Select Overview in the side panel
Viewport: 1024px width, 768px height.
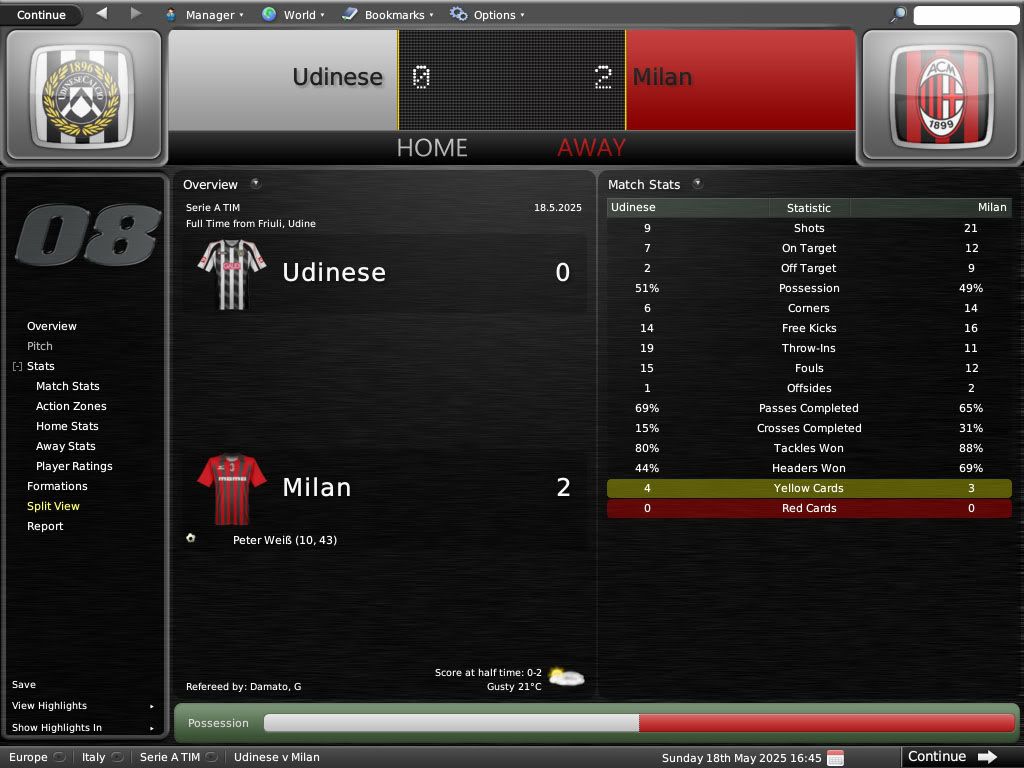(x=52, y=326)
